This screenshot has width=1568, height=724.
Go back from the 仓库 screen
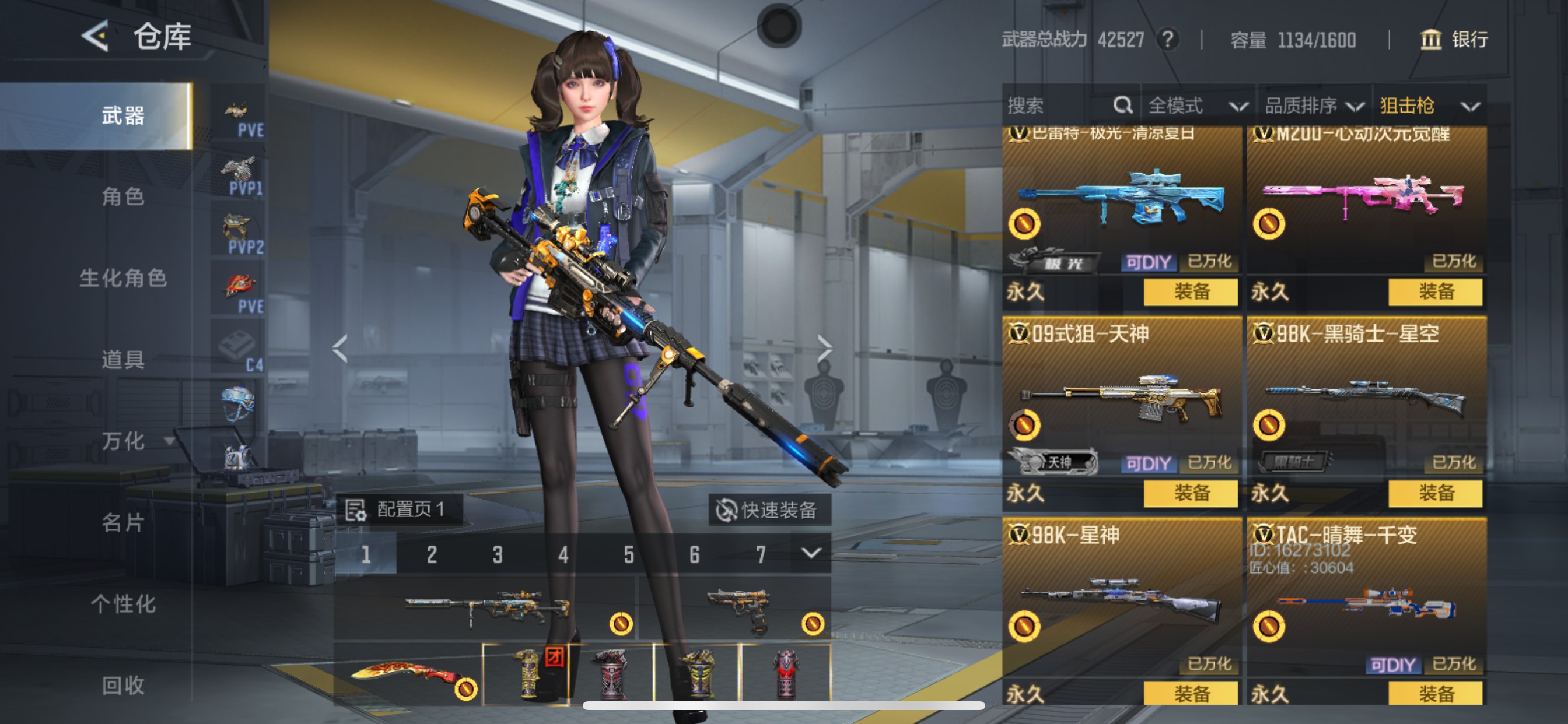(x=95, y=37)
